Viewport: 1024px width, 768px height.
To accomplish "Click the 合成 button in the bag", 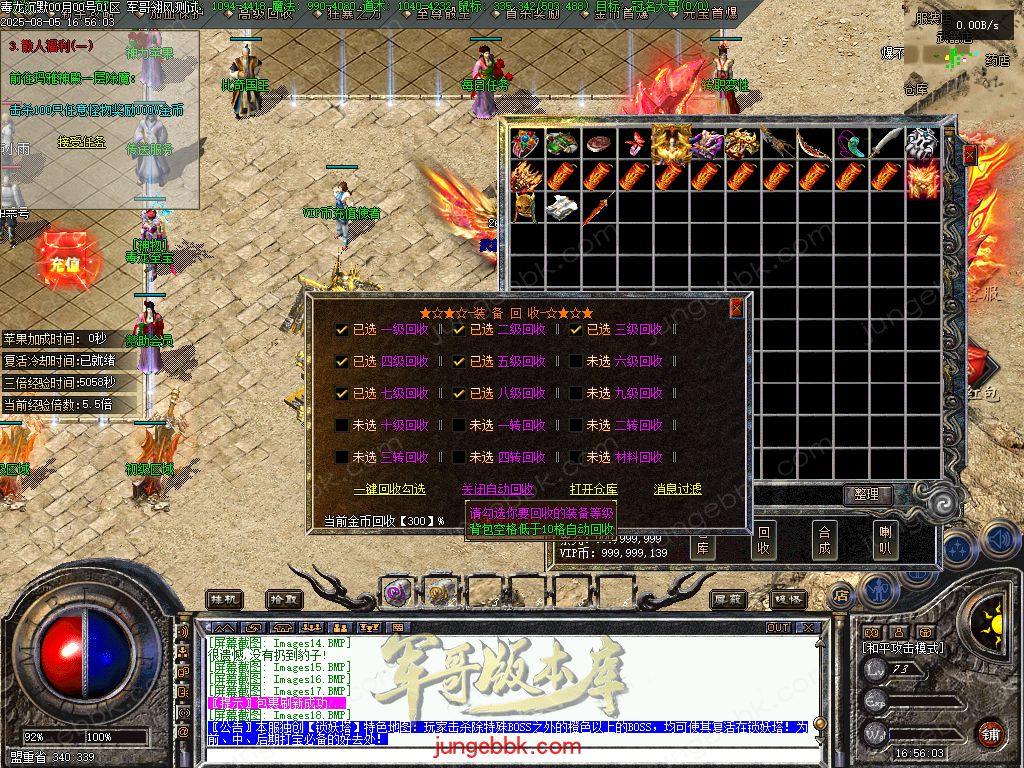I will click(x=824, y=541).
